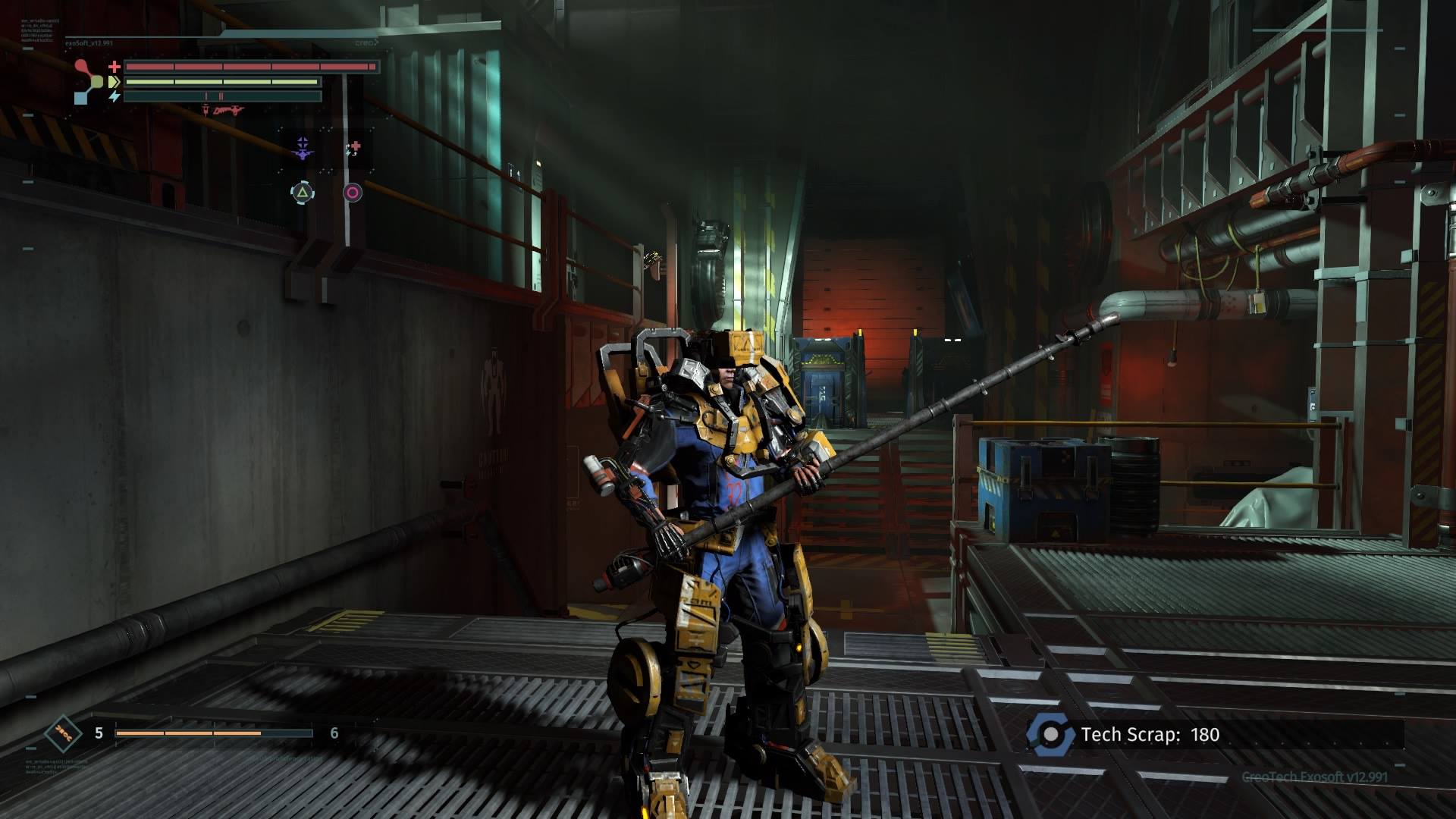Select the purple drone module icon
Image resolution: width=1456 pixels, height=819 pixels.
coord(303,149)
